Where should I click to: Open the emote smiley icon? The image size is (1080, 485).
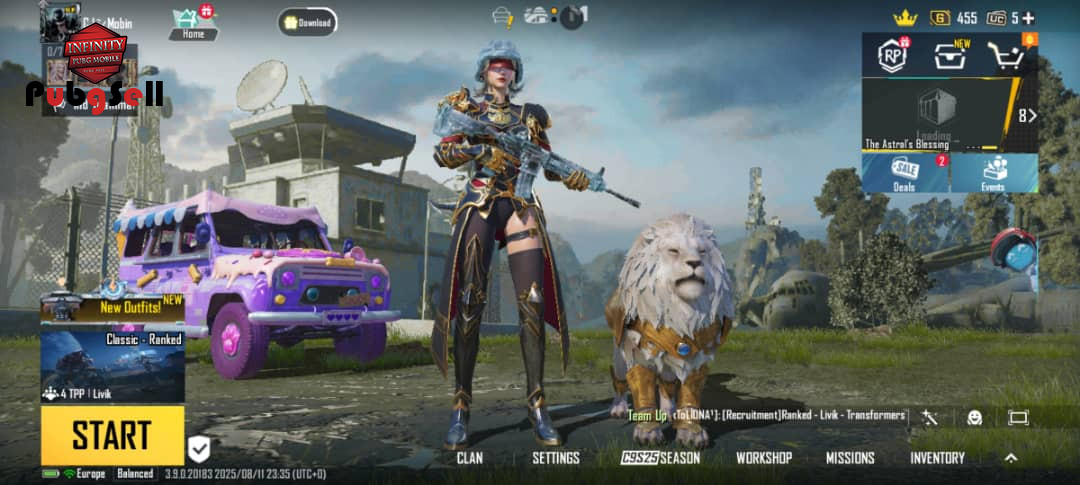pyautogui.click(x=974, y=417)
